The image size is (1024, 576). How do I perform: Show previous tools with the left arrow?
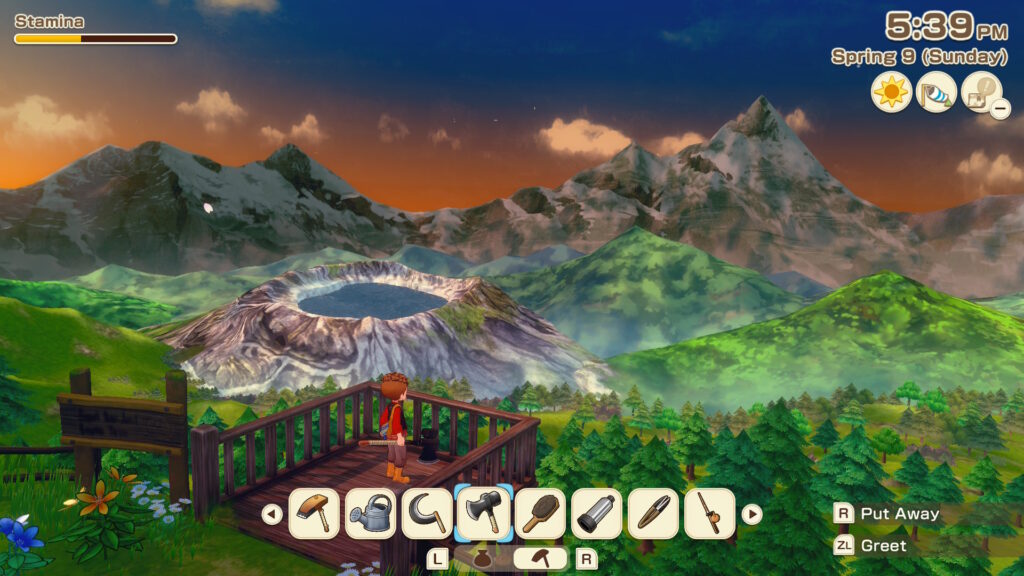click(271, 514)
